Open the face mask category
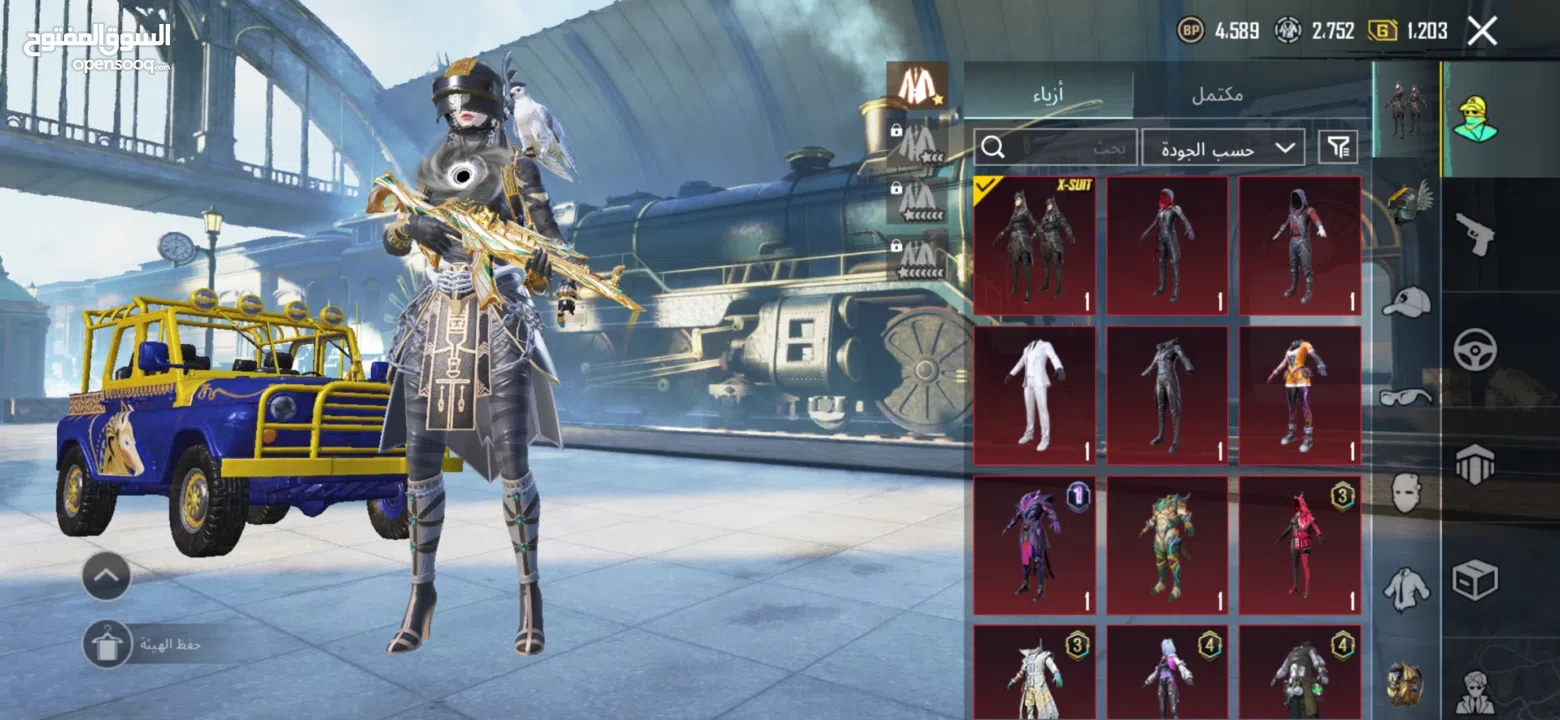Screen dimensions: 1560x720 click(1406, 493)
